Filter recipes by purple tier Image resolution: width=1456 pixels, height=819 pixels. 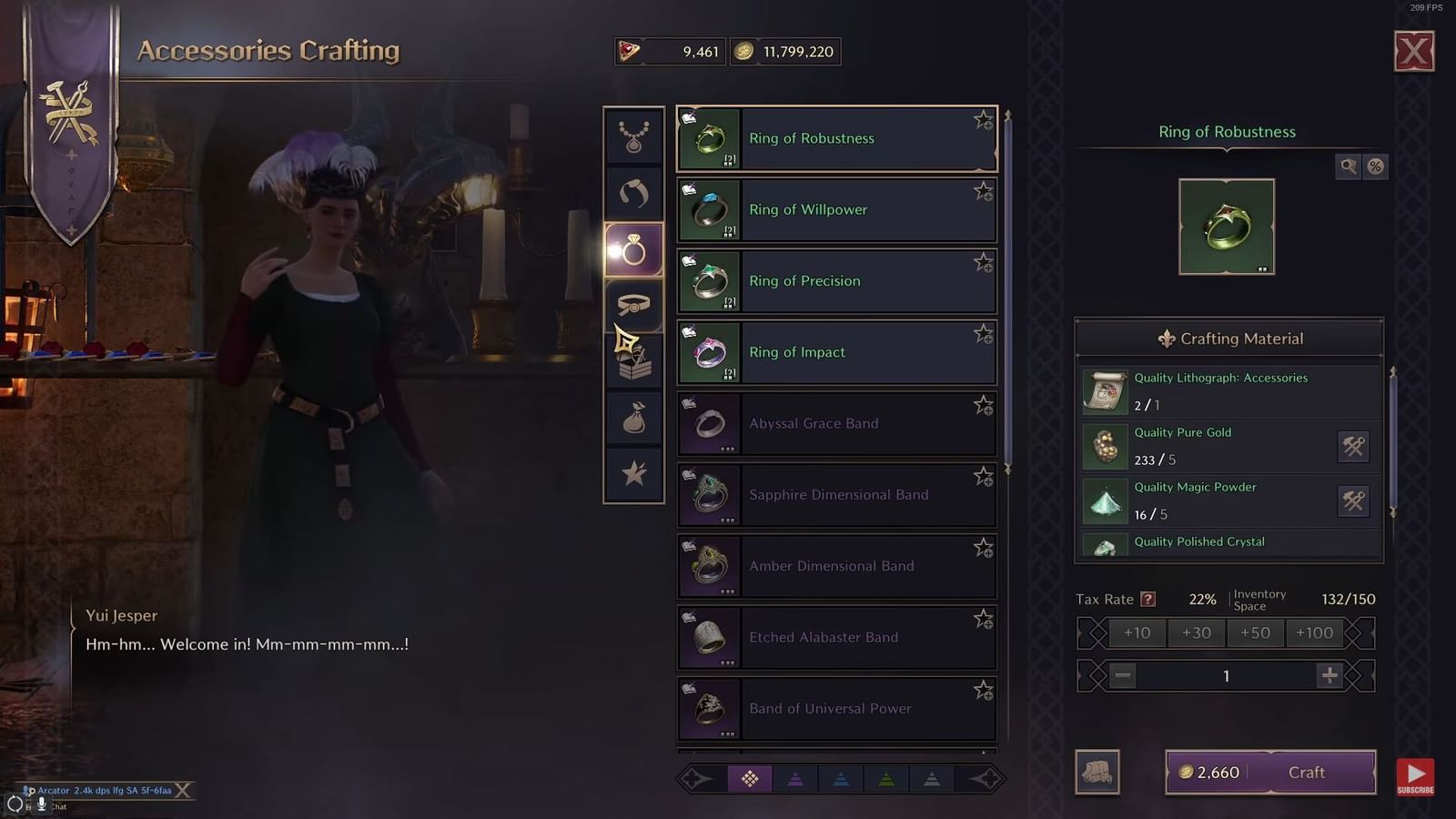coord(795,778)
